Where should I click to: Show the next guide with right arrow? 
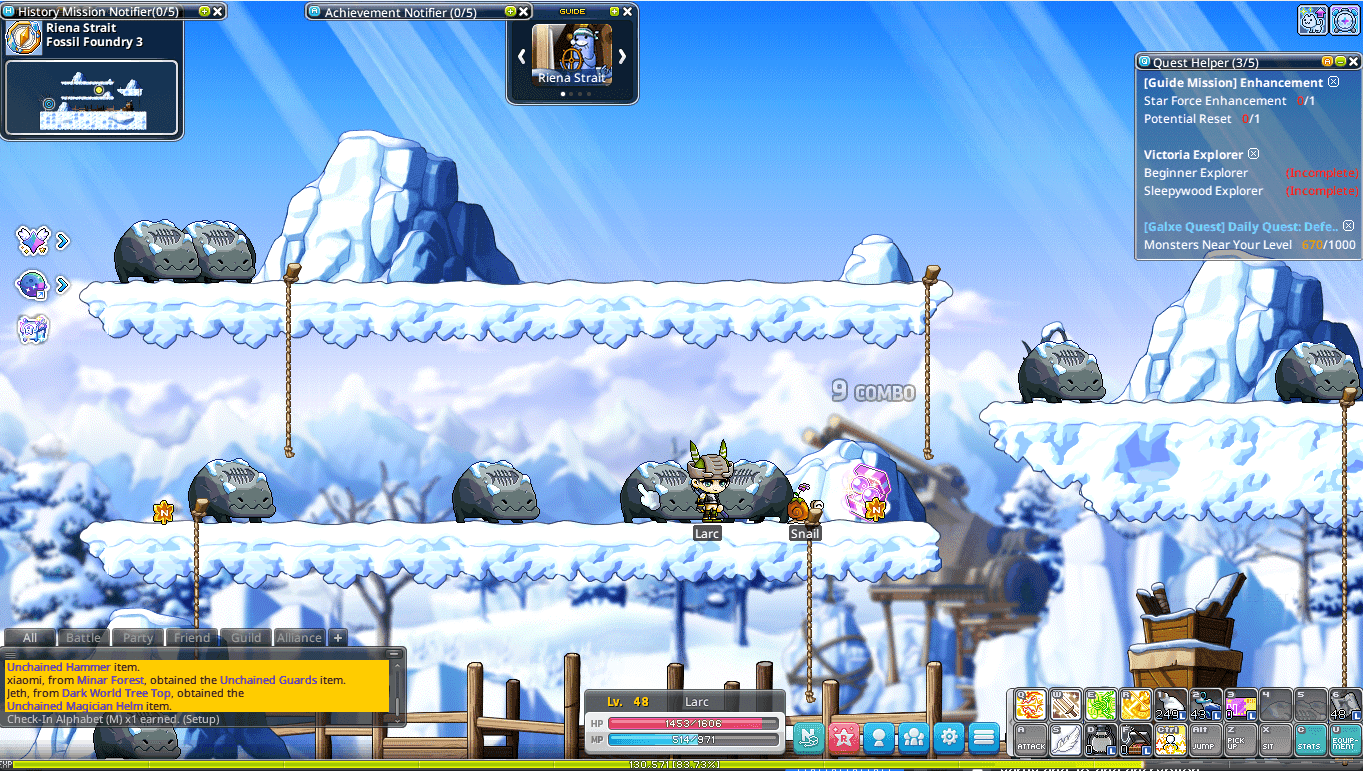(622, 56)
